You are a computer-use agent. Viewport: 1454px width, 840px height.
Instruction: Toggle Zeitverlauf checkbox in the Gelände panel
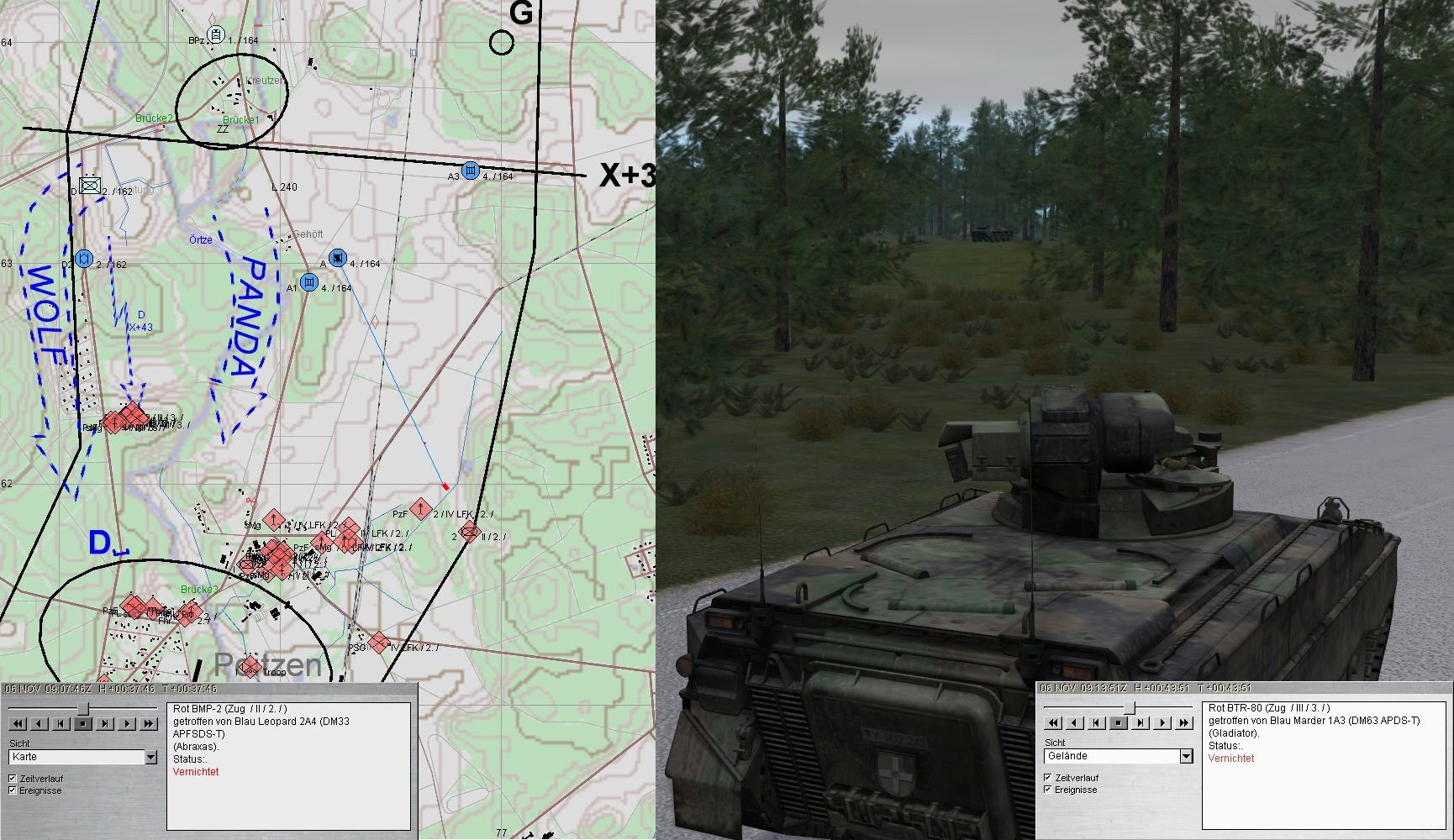coord(1048,778)
